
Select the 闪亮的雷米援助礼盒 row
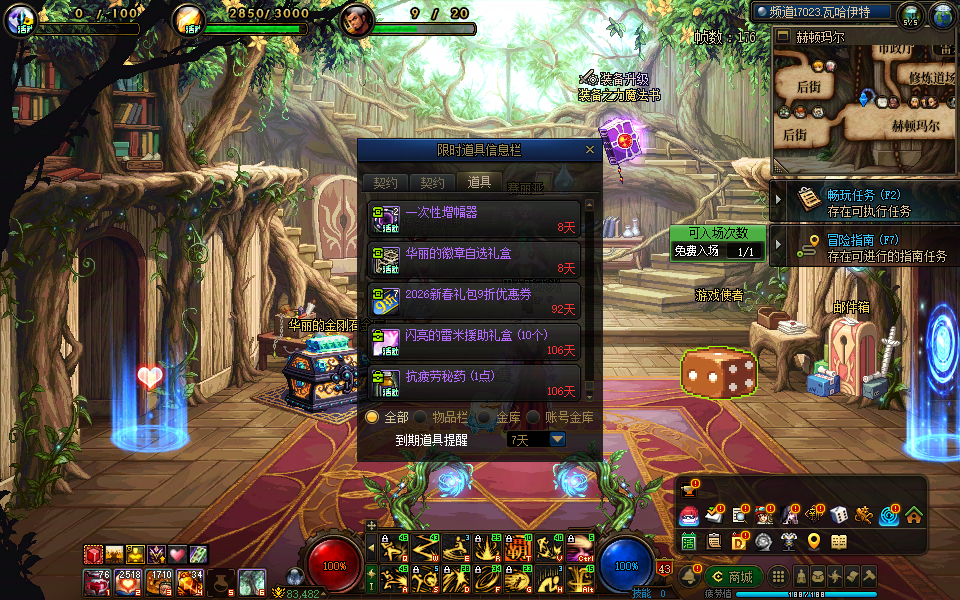pyautogui.click(x=474, y=343)
